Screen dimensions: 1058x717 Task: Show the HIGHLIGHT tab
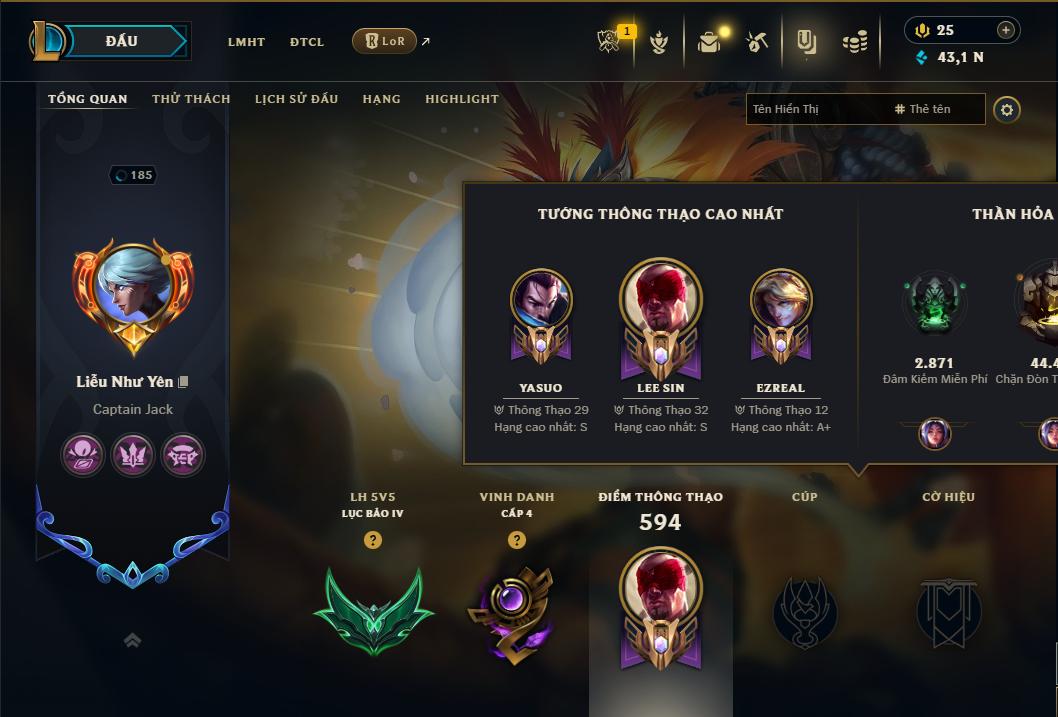pyautogui.click(x=461, y=99)
